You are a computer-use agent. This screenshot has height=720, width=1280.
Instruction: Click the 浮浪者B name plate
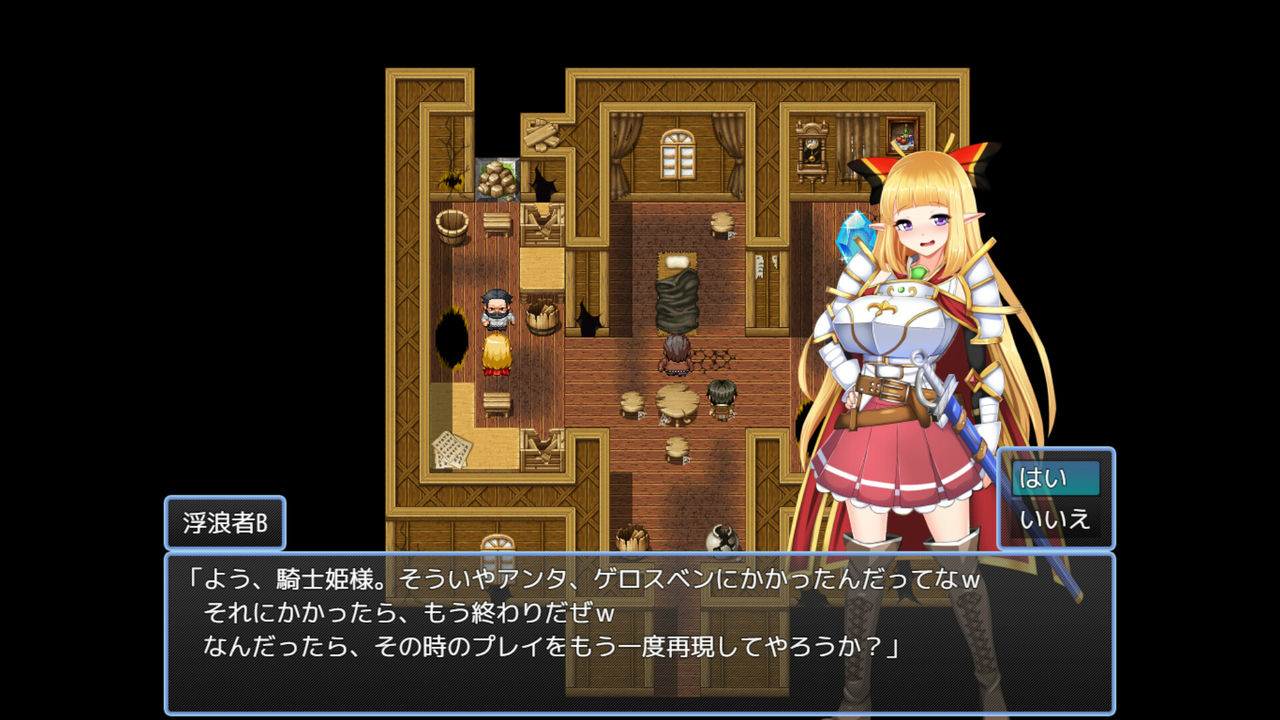[226, 521]
